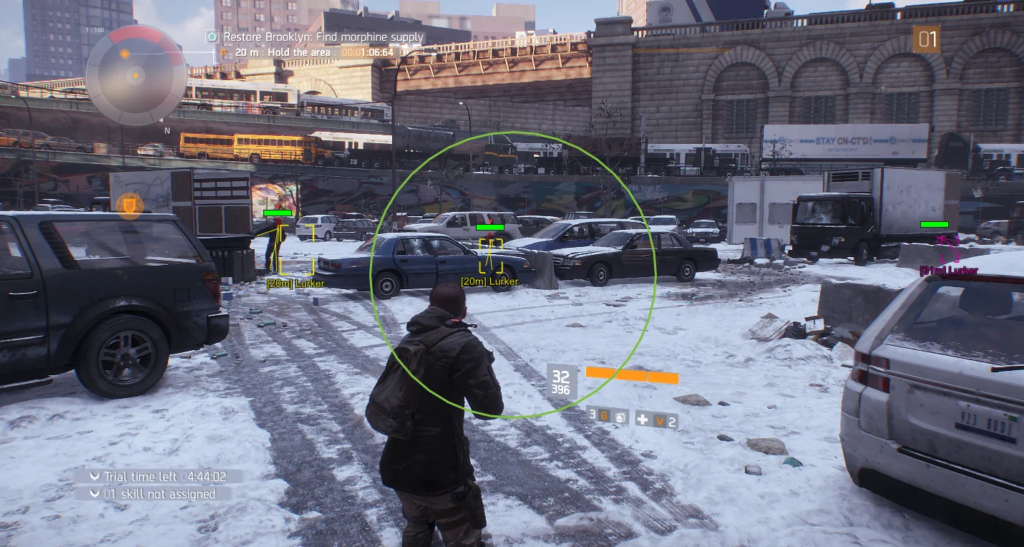Click the orange 01 level badge
The image size is (1024, 547).
(x=926, y=39)
